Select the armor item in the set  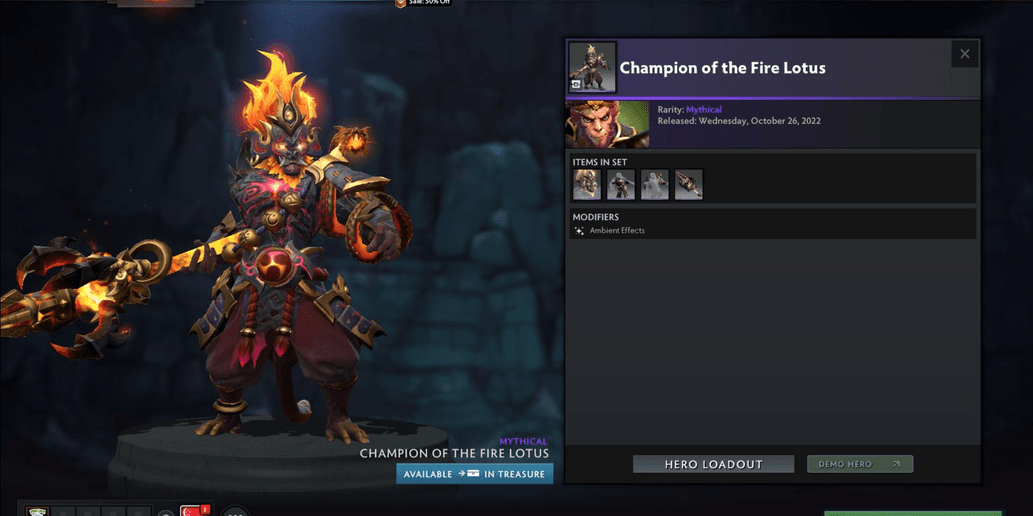[x=621, y=185]
